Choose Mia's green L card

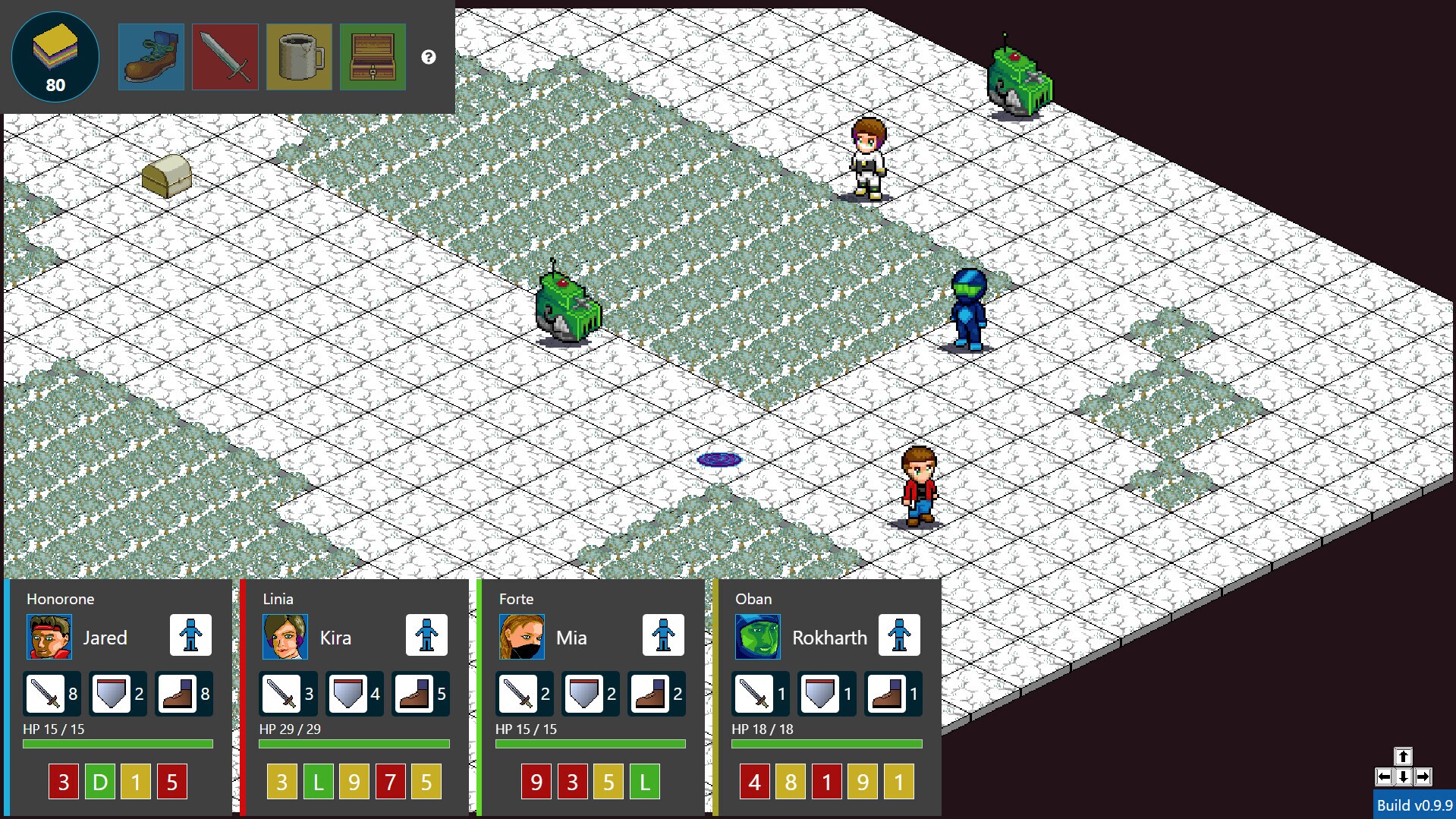coord(645,782)
